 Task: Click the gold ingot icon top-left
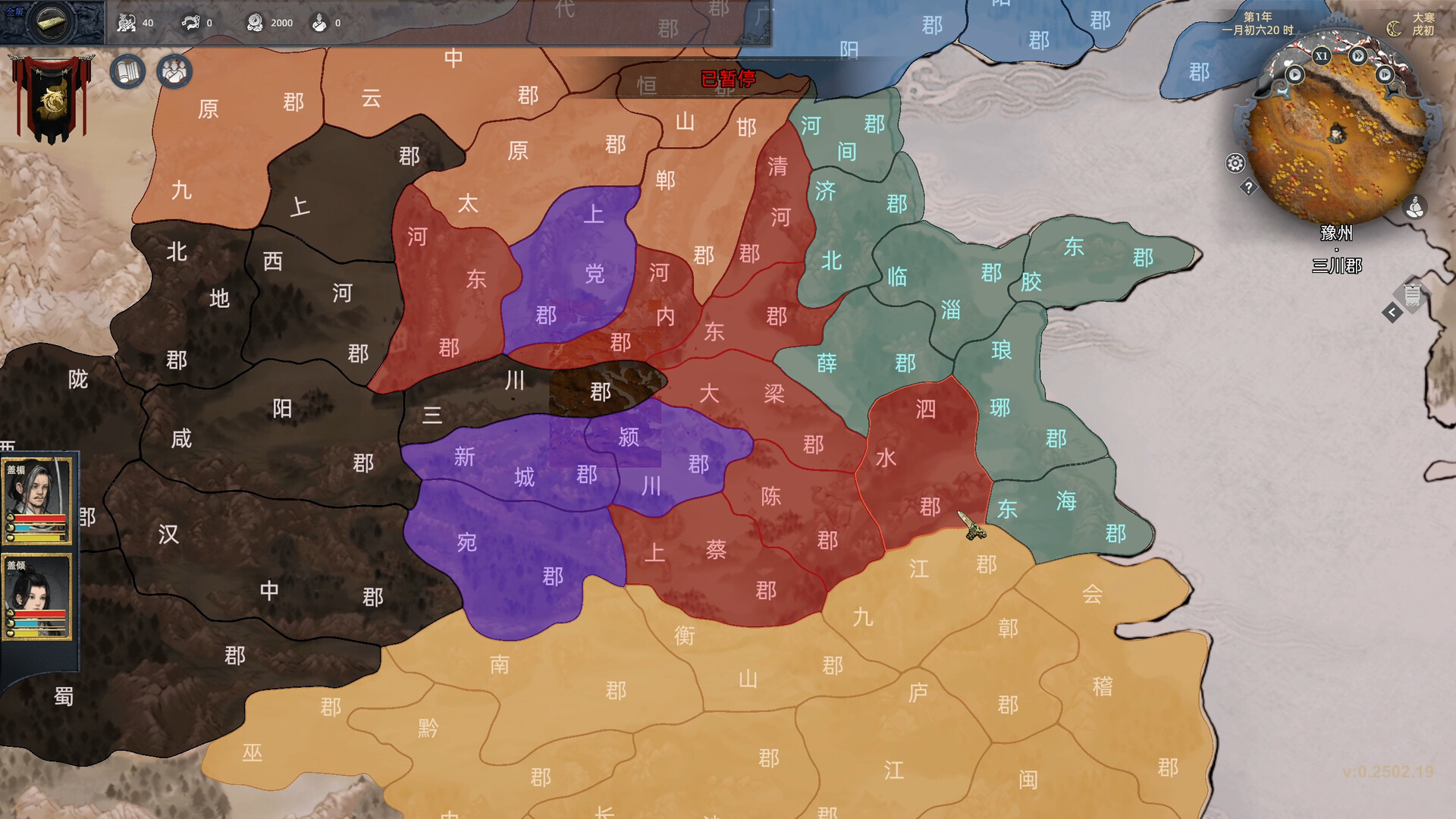[x=50, y=22]
